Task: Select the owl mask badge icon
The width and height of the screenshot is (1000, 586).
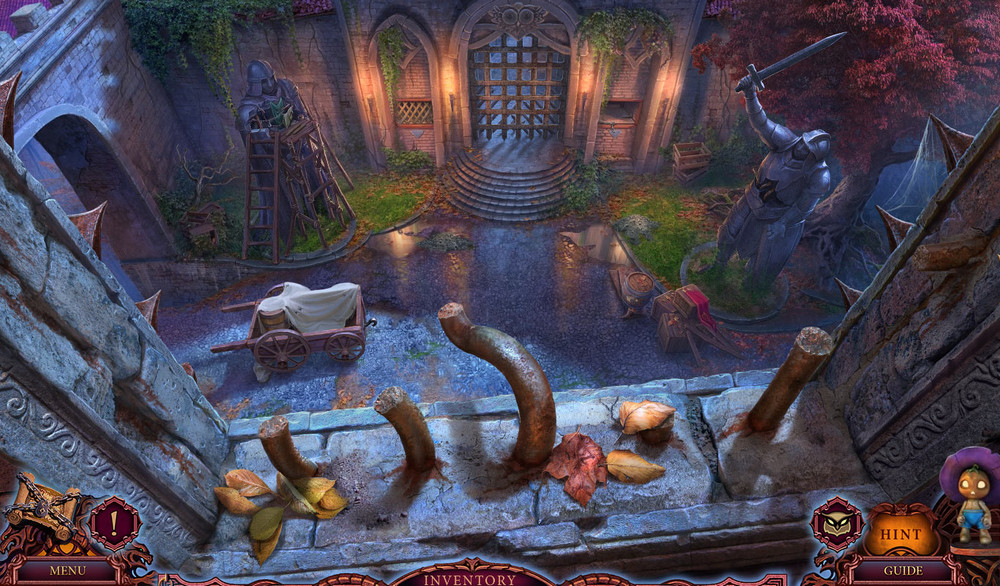Action: [836, 521]
